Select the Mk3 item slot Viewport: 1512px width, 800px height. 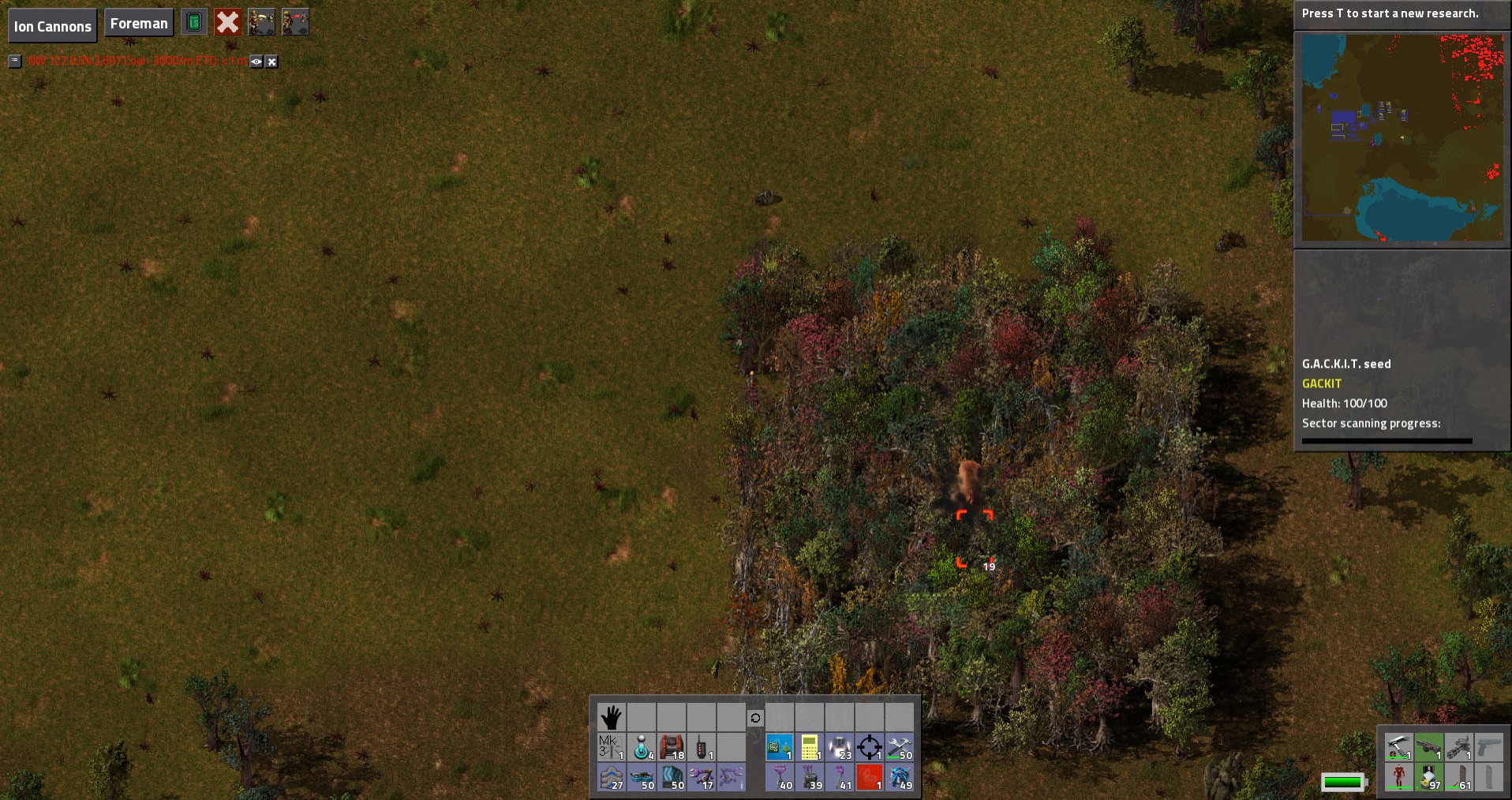[611, 747]
